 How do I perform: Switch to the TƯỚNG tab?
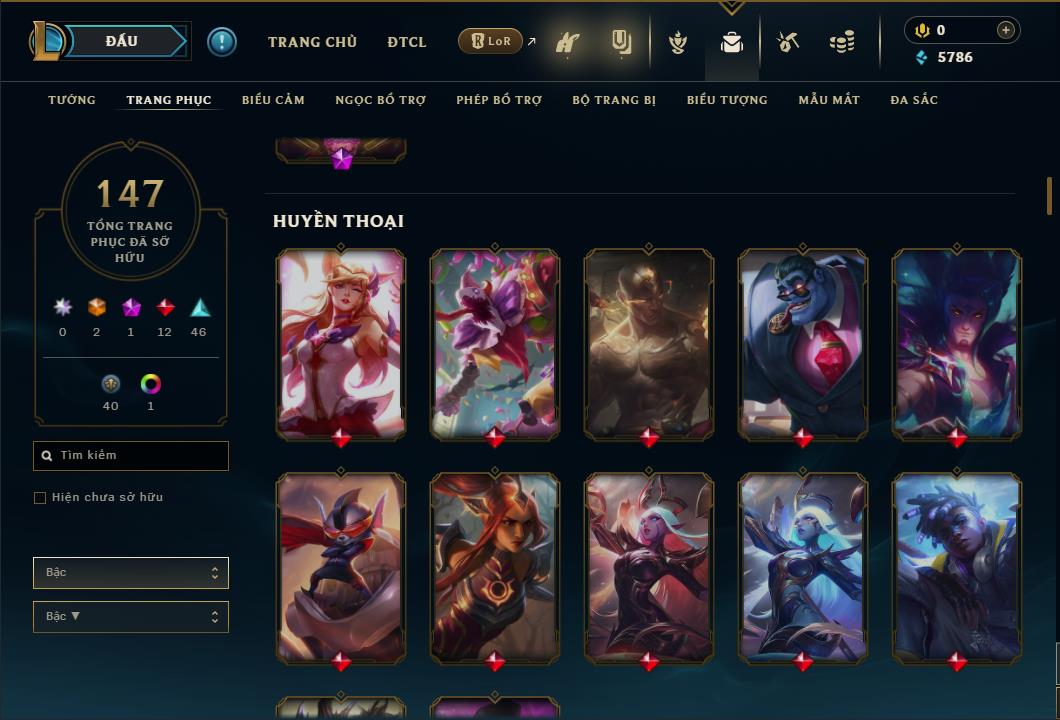coord(72,100)
